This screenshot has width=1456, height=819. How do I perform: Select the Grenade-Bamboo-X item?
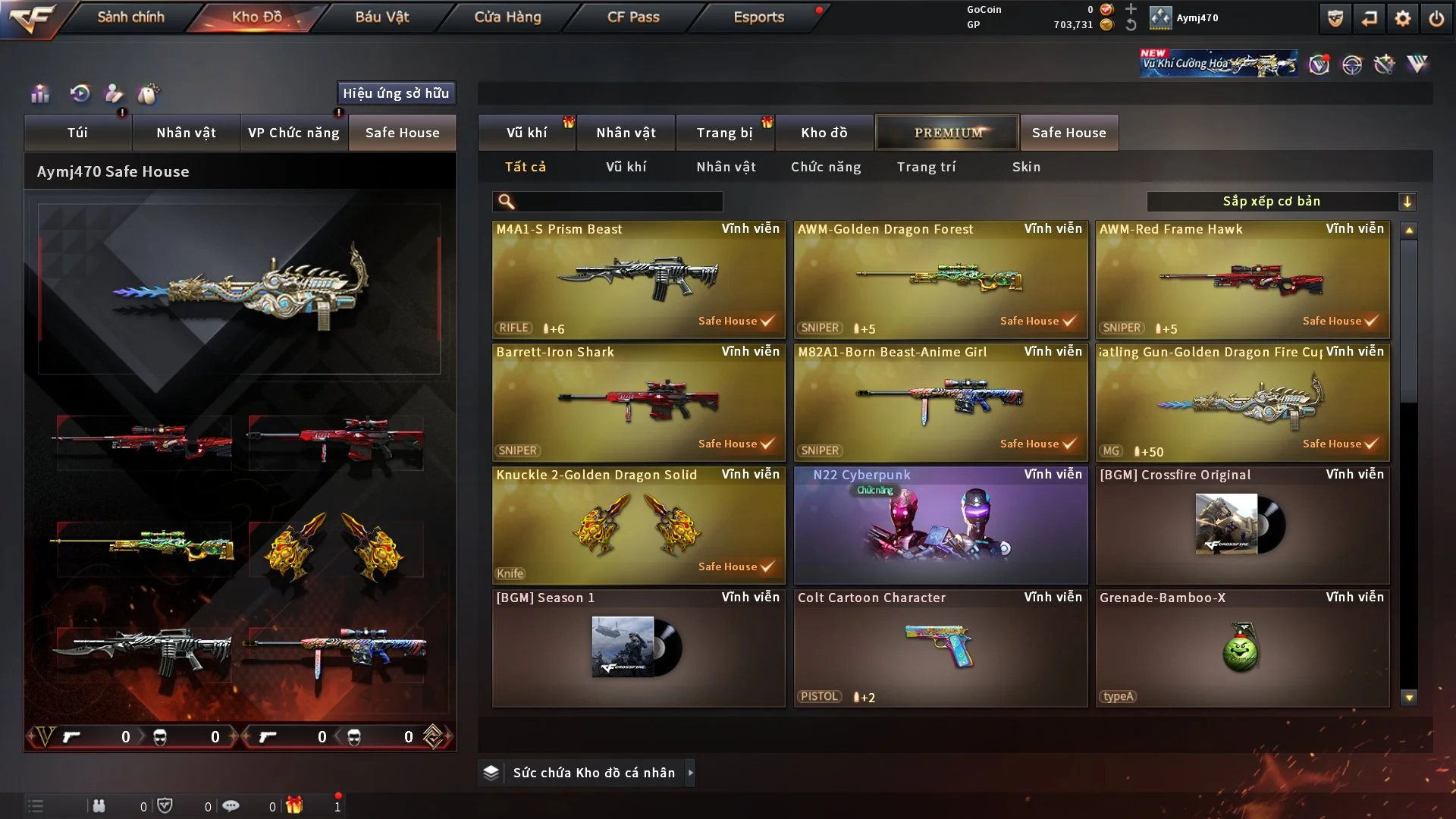1242,648
